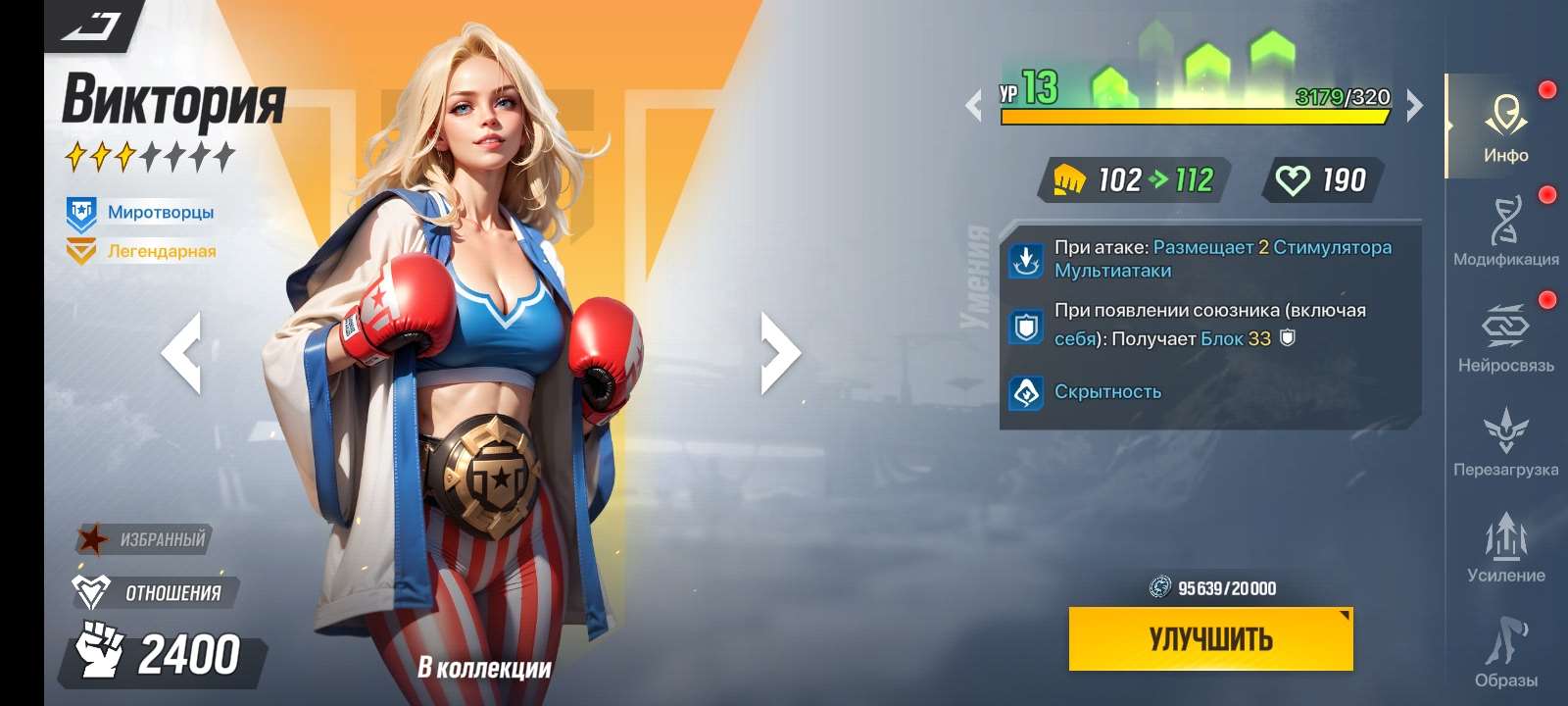Select the Образы sidebar icon
The image size is (1568, 706).
pyautogui.click(x=1507, y=642)
